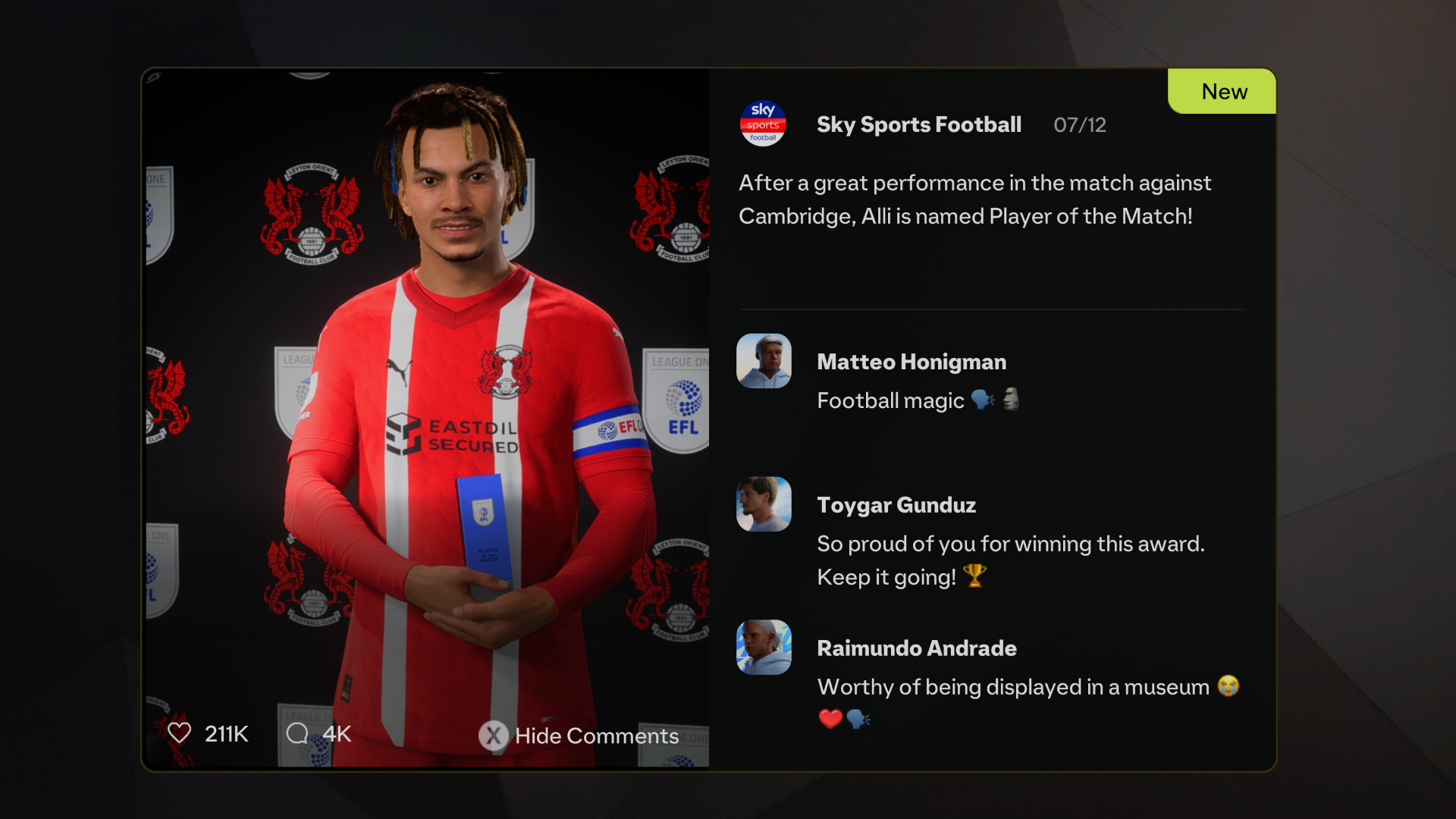The height and width of the screenshot is (819, 1456).
Task: Select Matteo Honigman's comment avatar
Action: tap(764, 361)
